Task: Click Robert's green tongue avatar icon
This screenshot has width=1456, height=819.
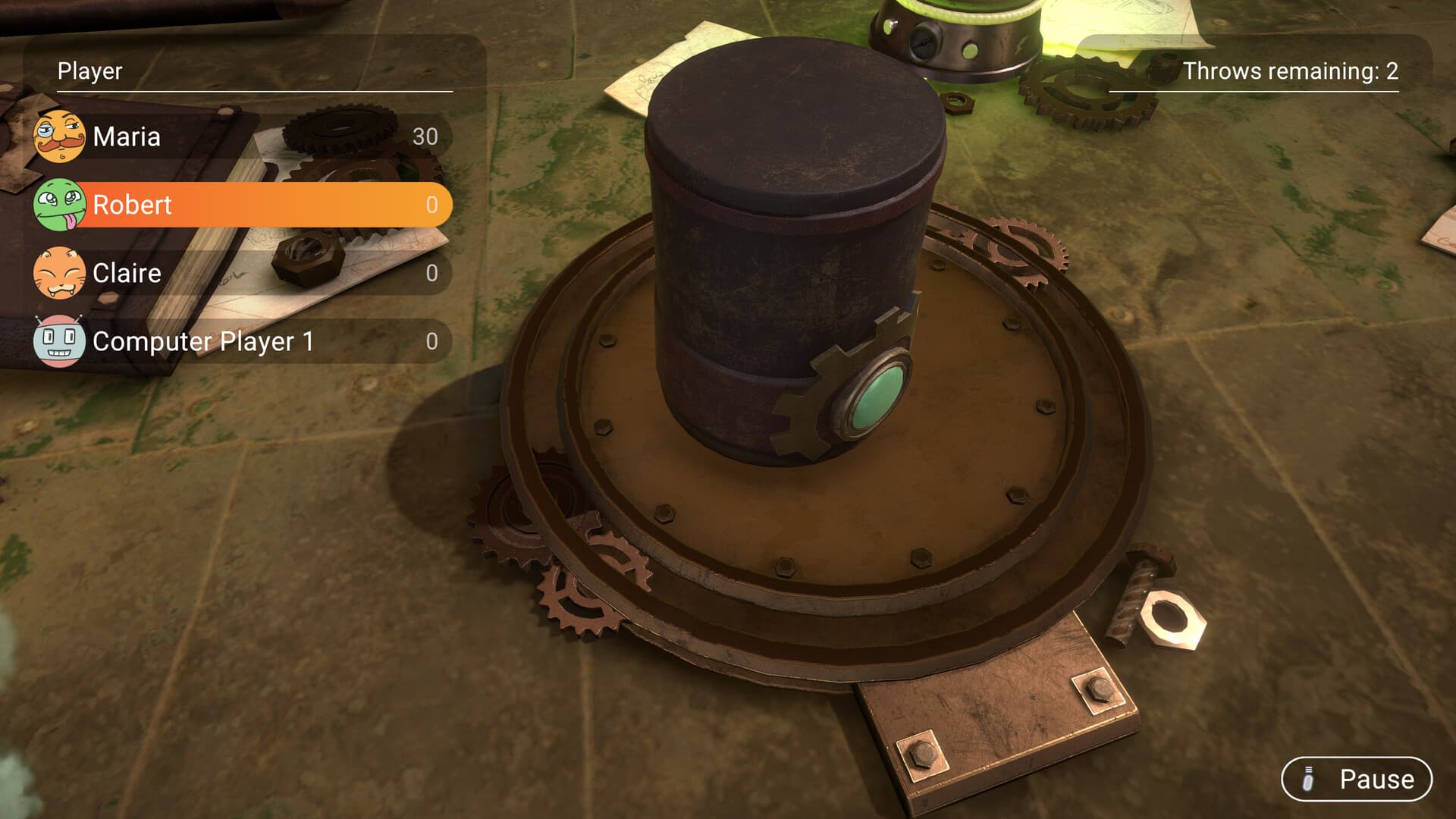Action: tap(59, 205)
